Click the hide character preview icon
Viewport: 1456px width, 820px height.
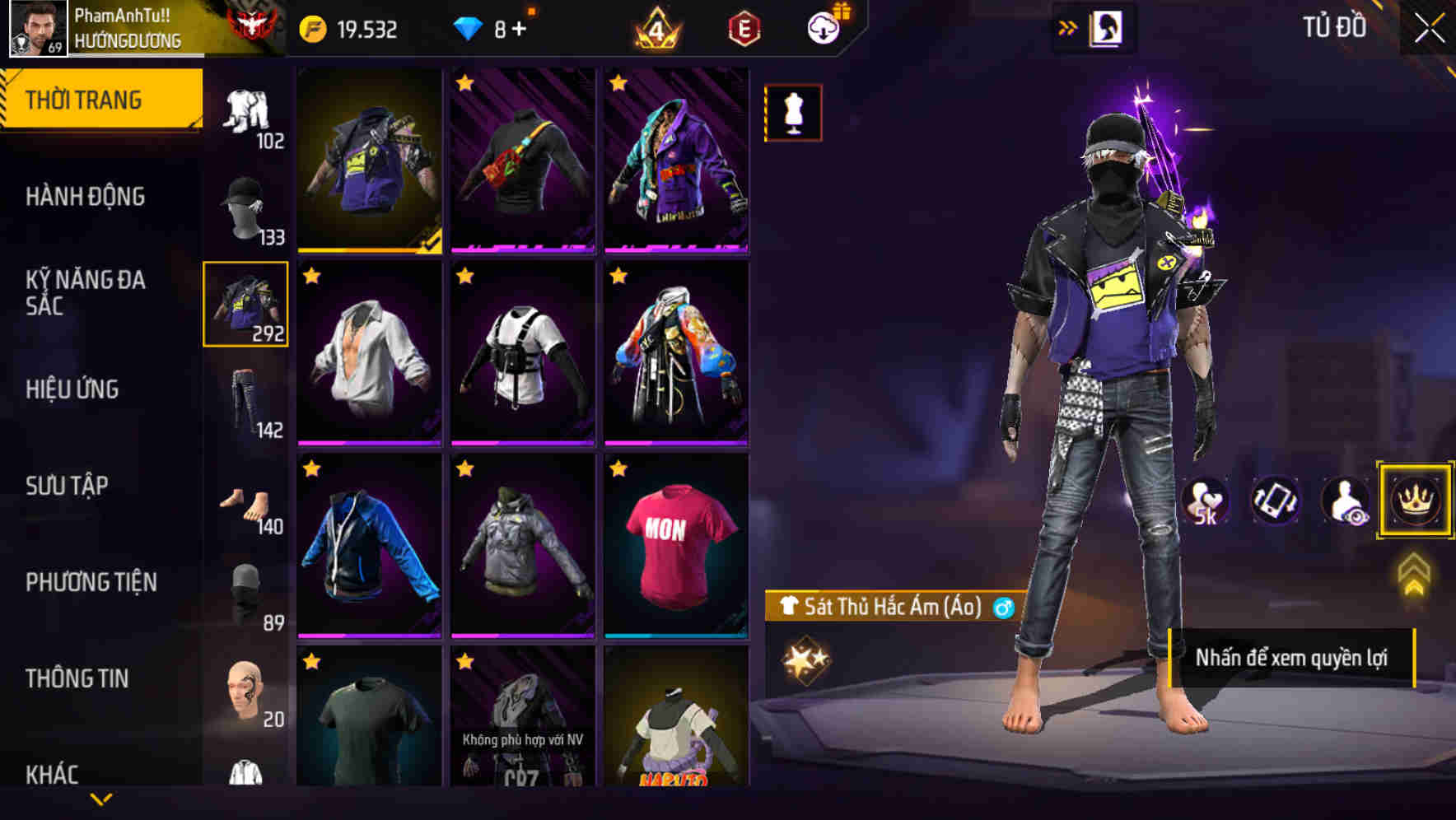1344,500
